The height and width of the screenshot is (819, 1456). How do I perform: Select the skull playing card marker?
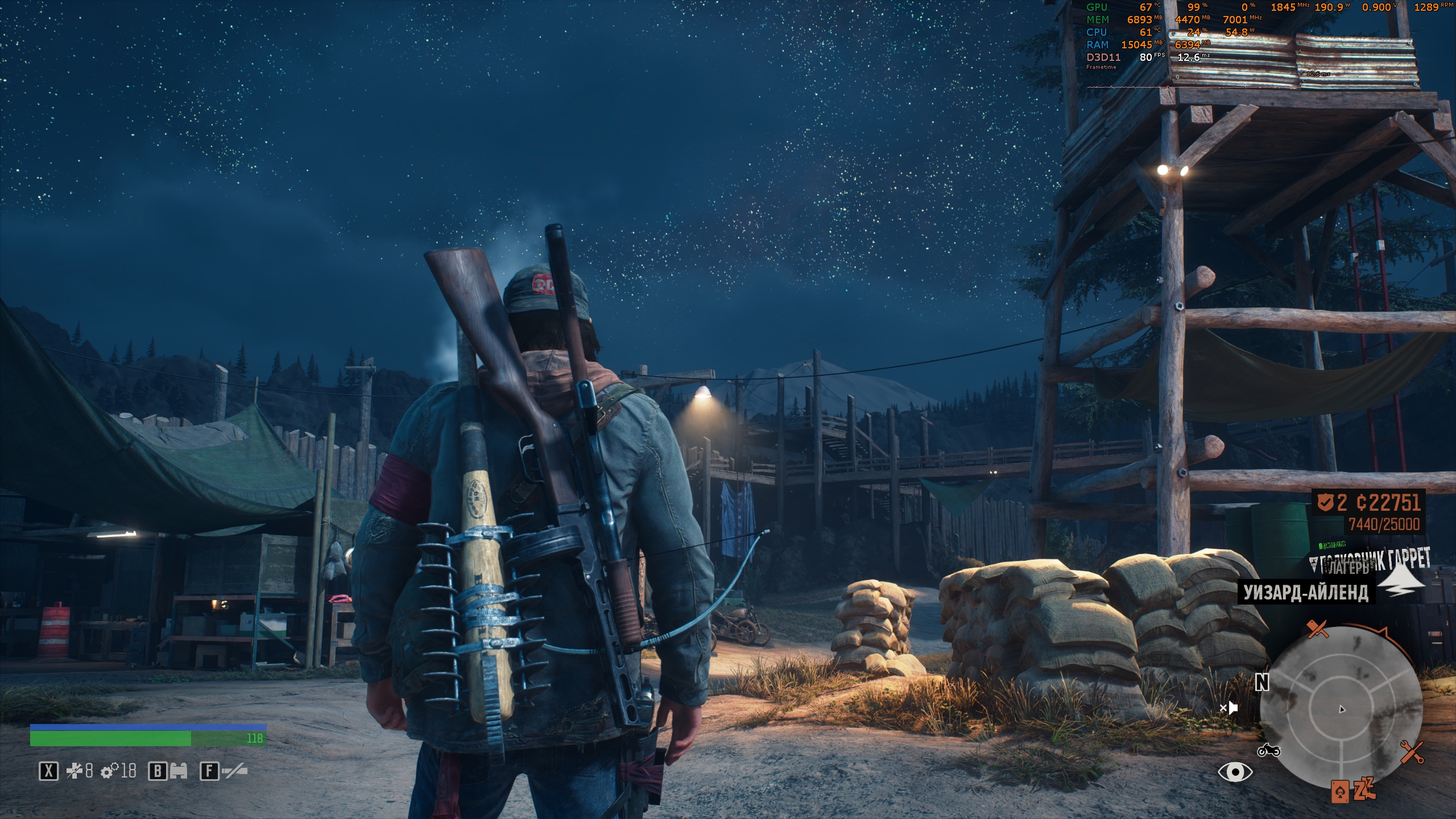[1339, 791]
